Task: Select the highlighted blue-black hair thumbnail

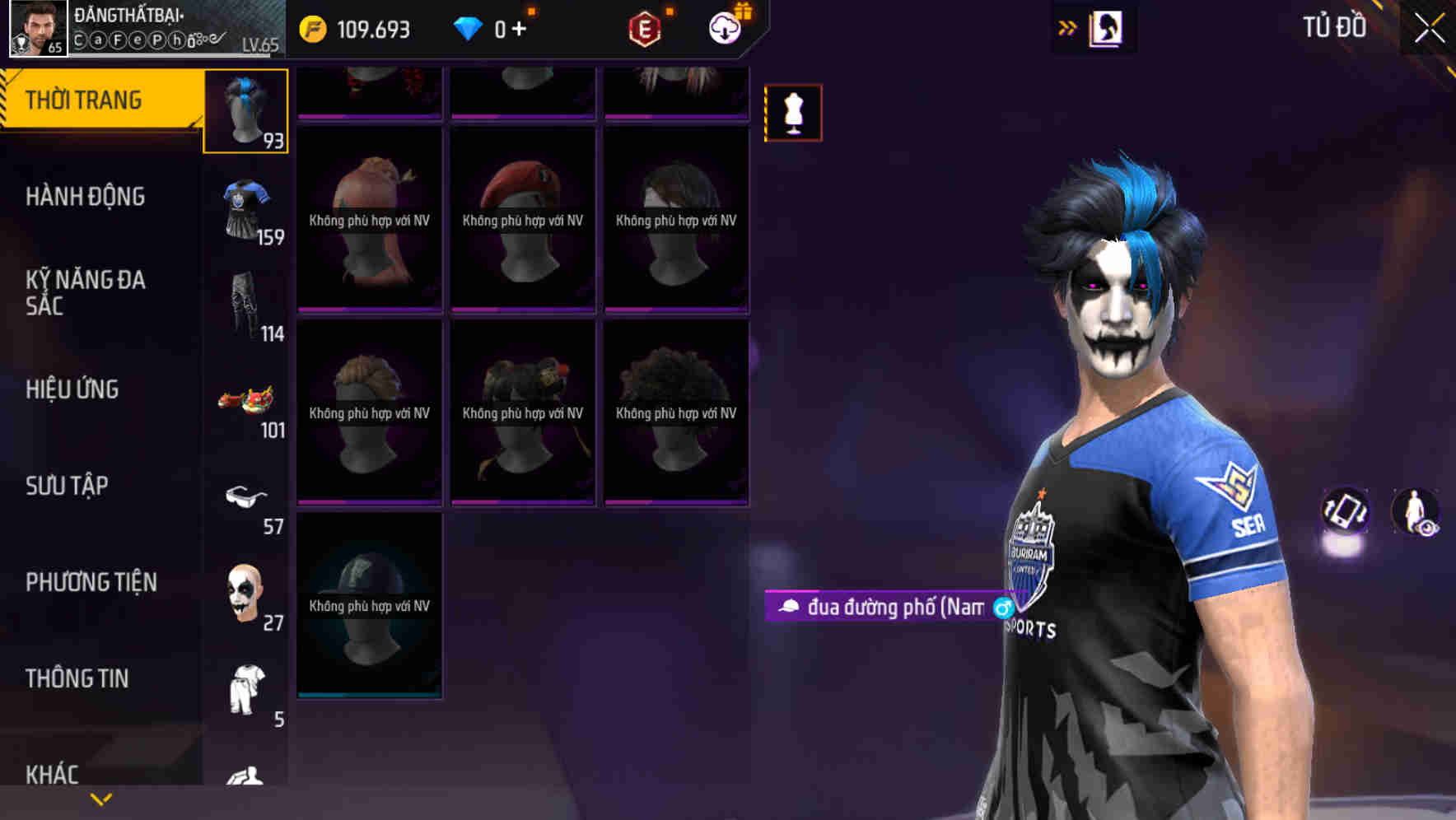Action: tap(246, 111)
